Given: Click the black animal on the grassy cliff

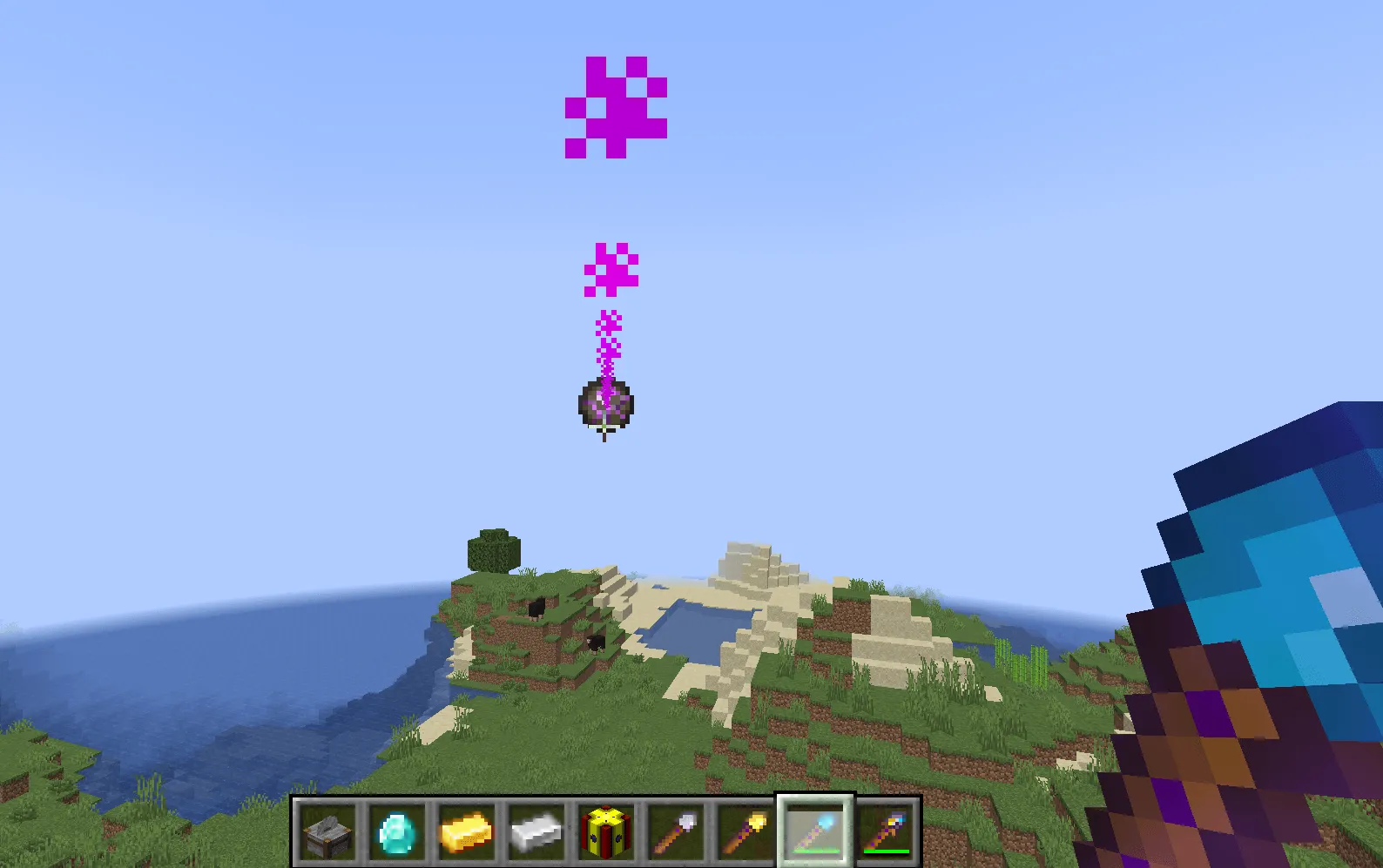Looking at the screenshot, I should click(536, 607).
